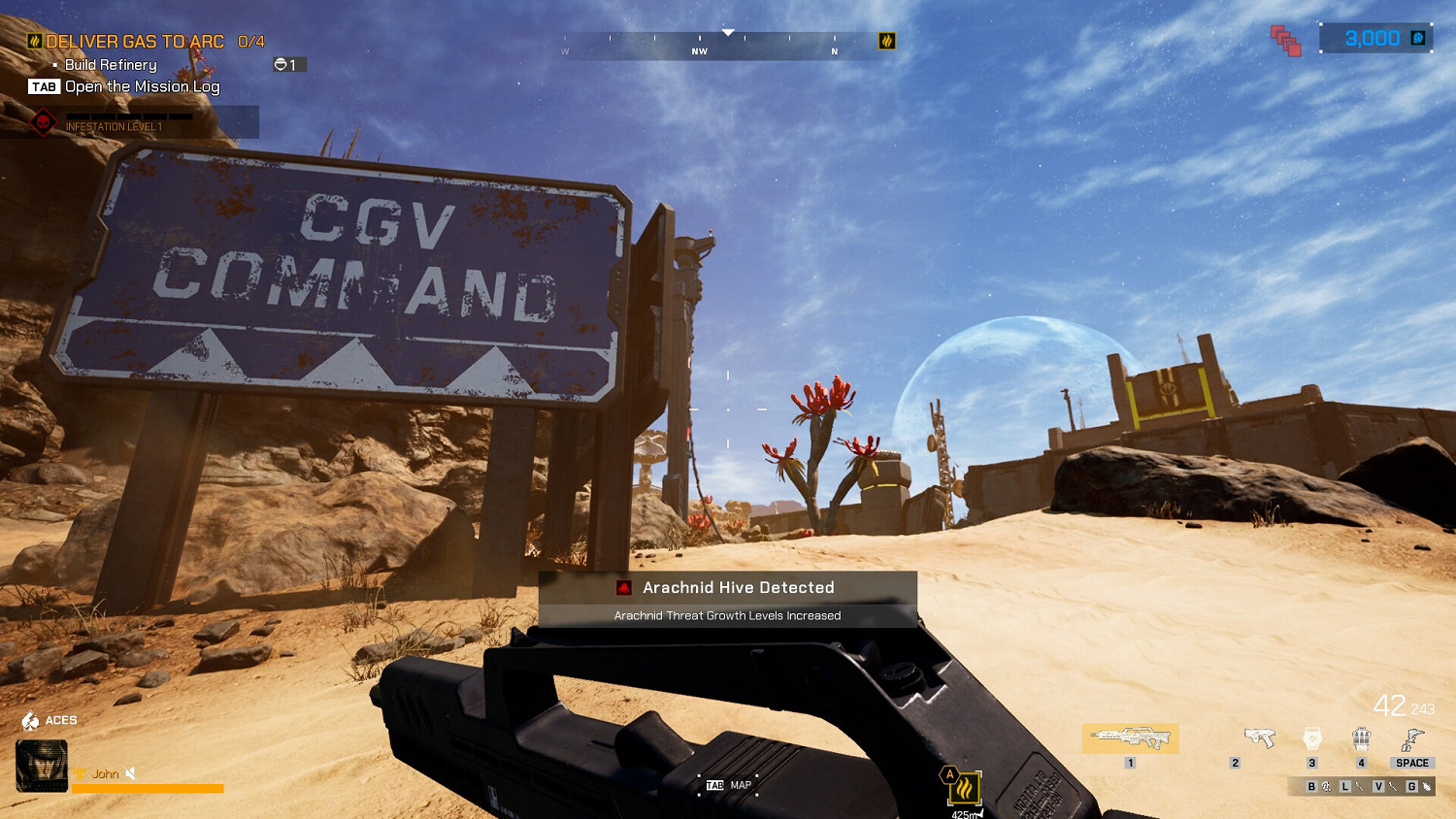This screenshot has height=819, width=1456.
Task: Click the gas canister mission objective icon
Action: pos(35,41)
